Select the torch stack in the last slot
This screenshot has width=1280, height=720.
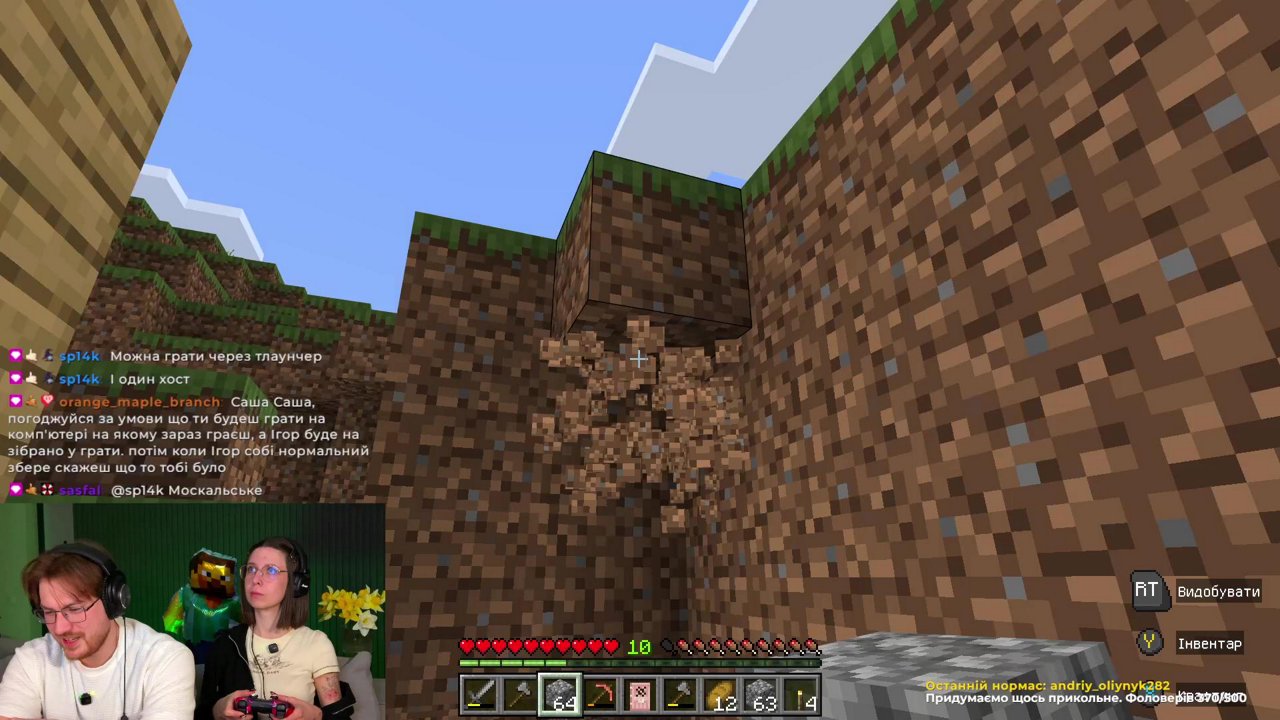(x=800, y=693)
